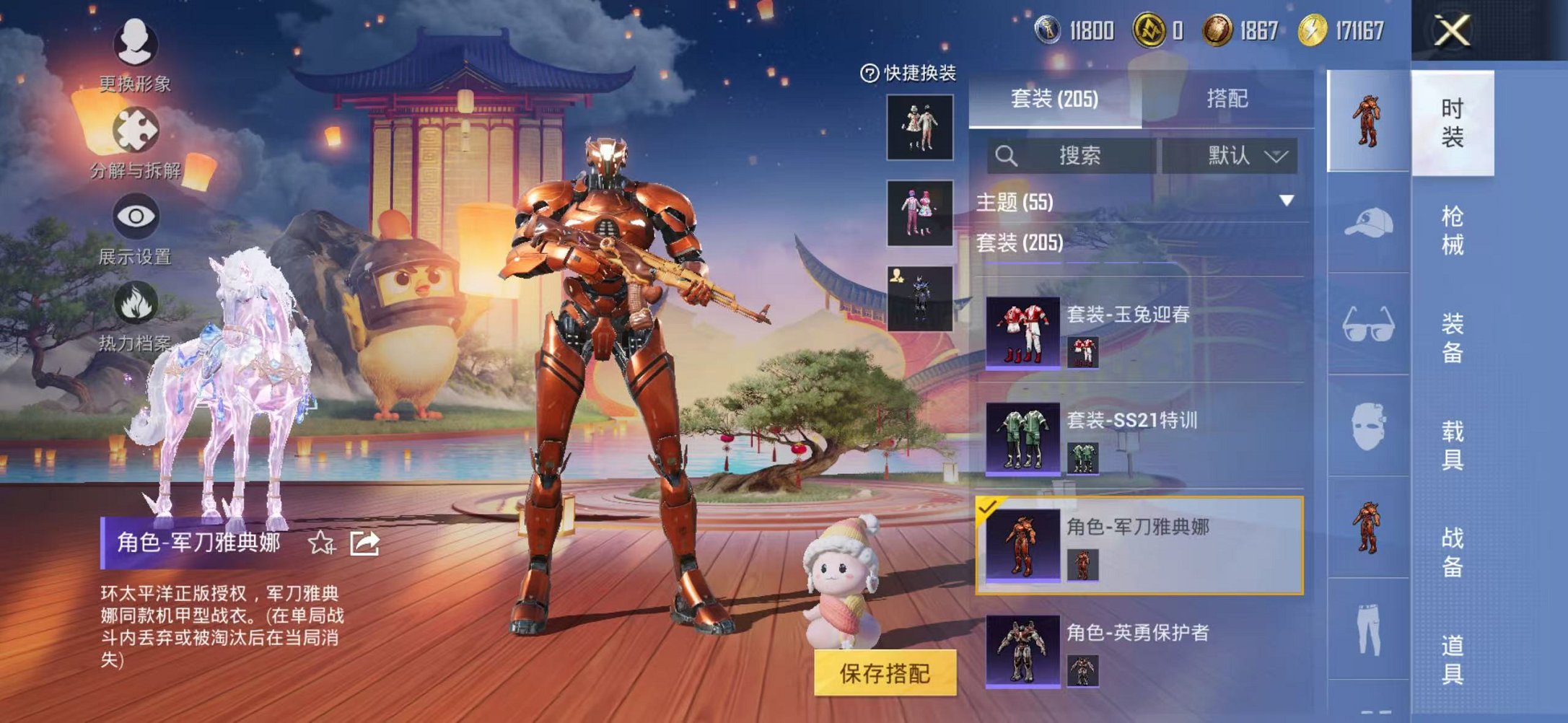Open the 更换形象 avatar change panel
Screen dimensions: 1568x723
pos(134,45)
